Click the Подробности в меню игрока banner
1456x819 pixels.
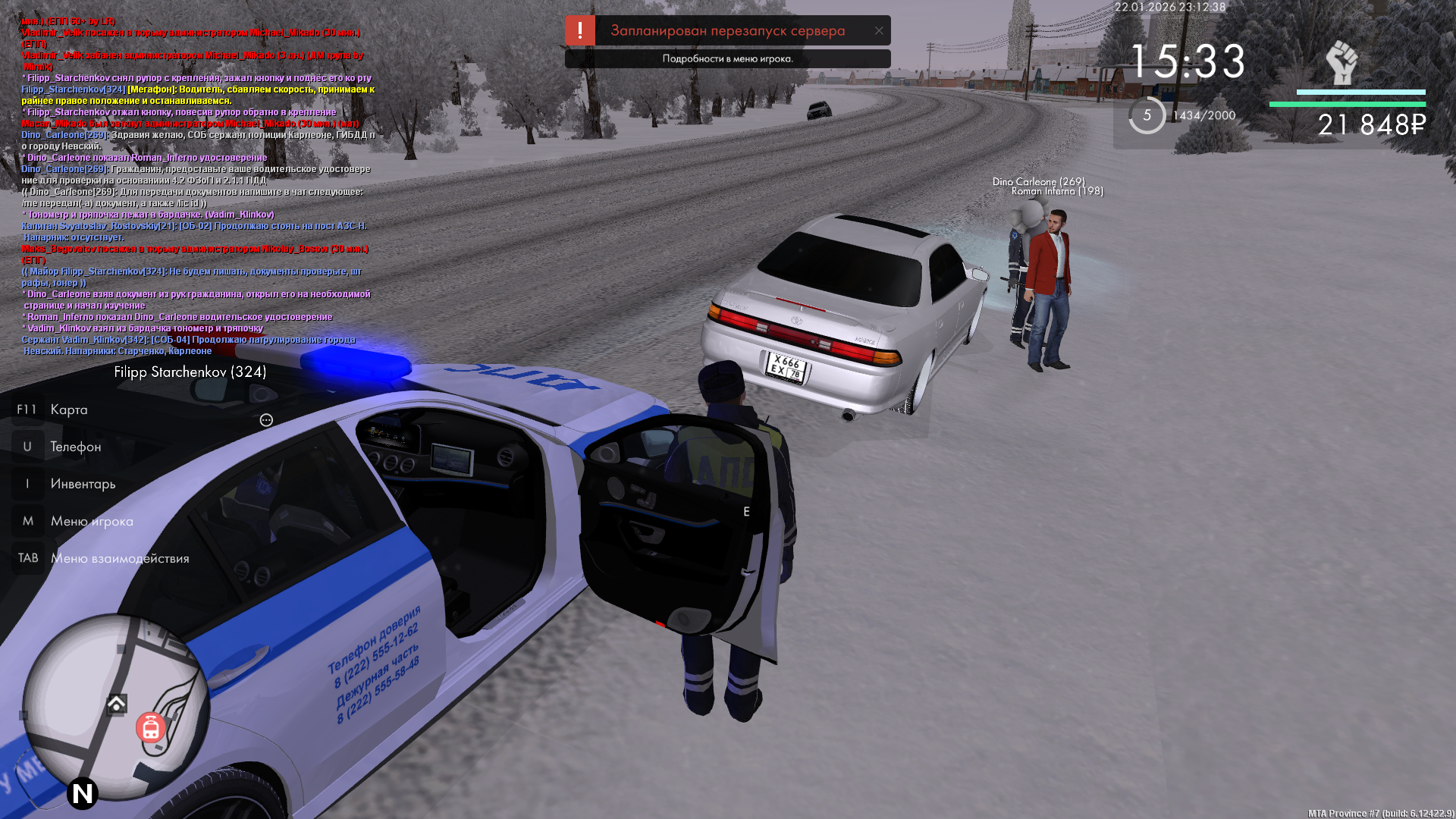(x=727, y=59)
